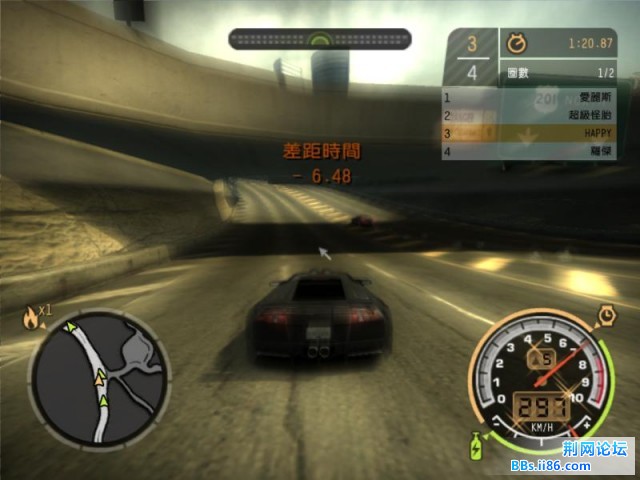Open the BBs.ii86.com forum watermark link
Image resolution: width=640 pixels, height=480 pixels.
coord(584,465)
